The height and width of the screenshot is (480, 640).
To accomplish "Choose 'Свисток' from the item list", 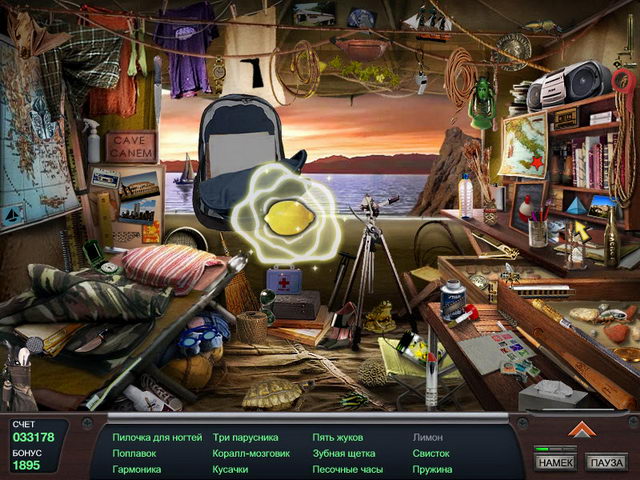I will pyautogui.click(x=431, y=453).
